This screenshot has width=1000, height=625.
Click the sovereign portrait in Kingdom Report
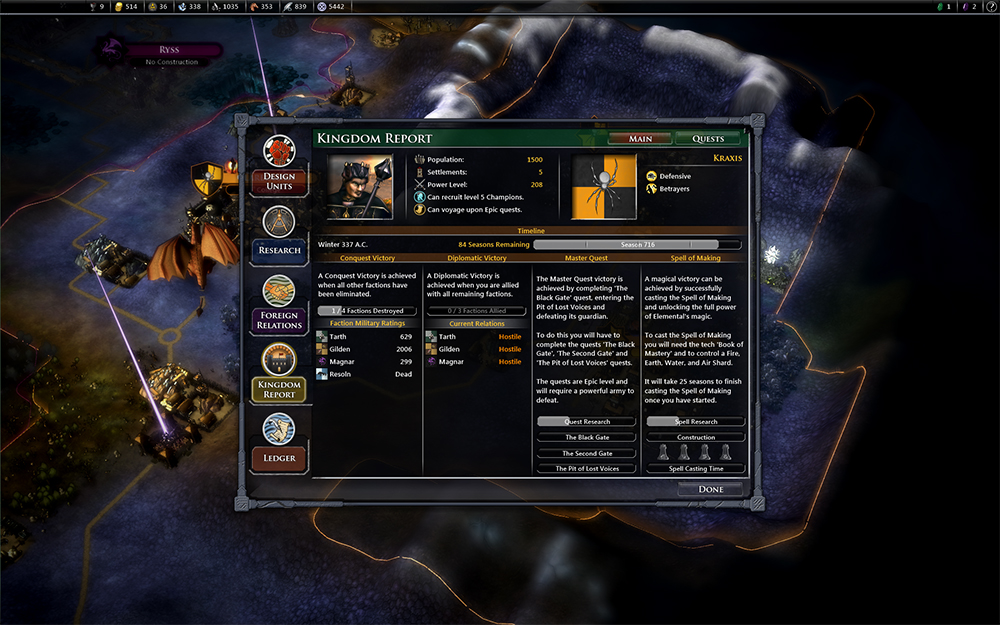point(361,187)
